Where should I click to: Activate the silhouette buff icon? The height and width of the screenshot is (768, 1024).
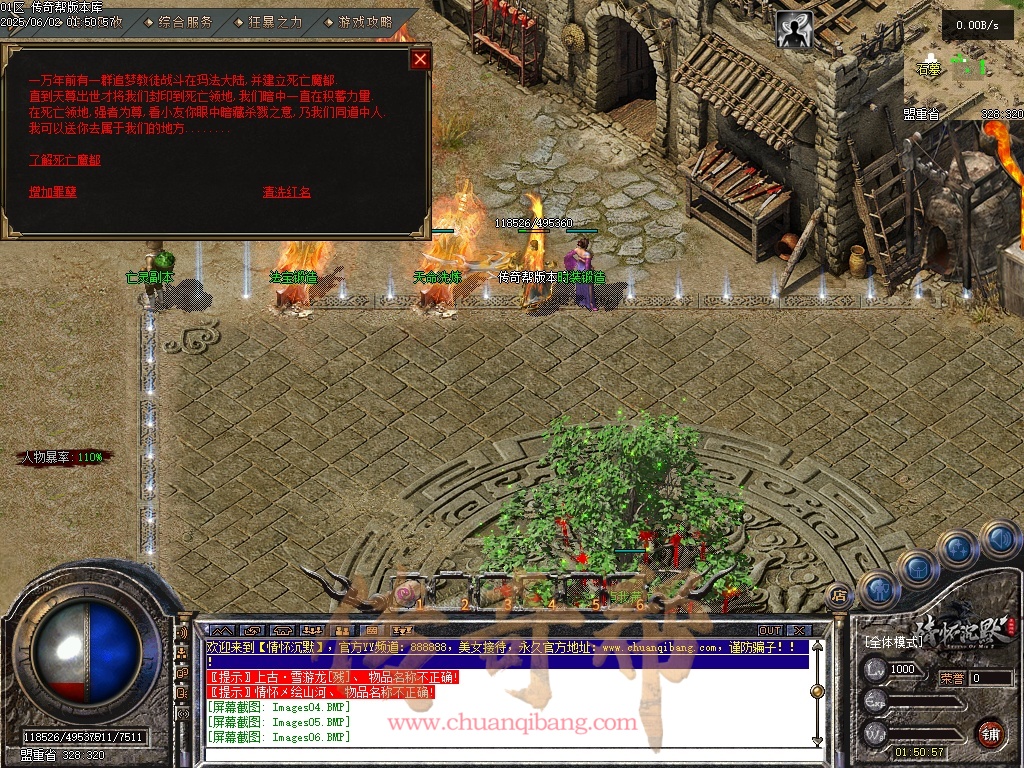click(x=795, y=30)
